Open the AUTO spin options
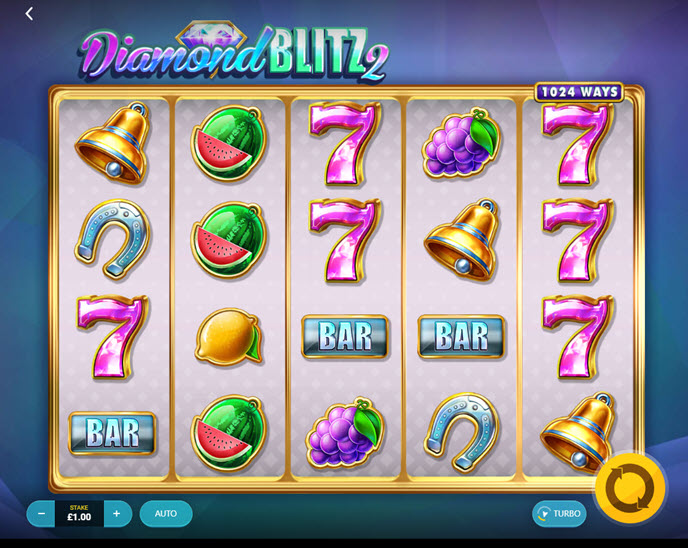The height and width of the screenshot is (548, 688). (x=166, y=514)
